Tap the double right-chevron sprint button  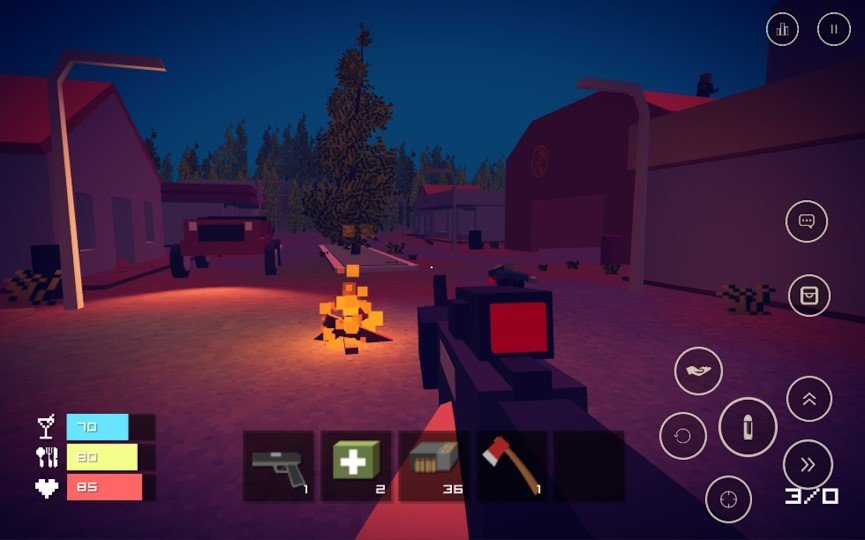[x=808, y=464]
